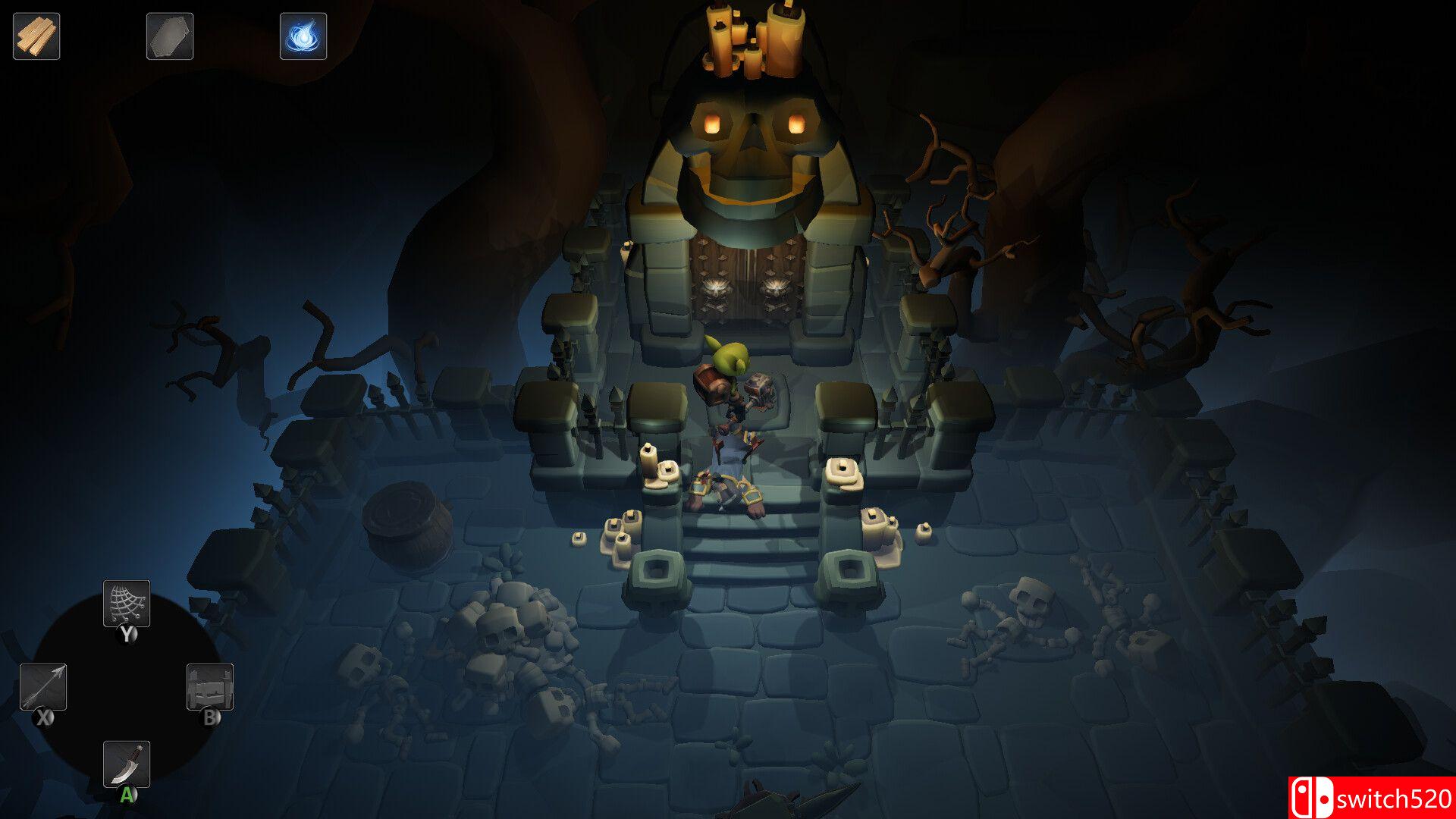The image size is (1456, 819).
Task: Click the switch520 watermark logo
Action: click(1371, 798)
